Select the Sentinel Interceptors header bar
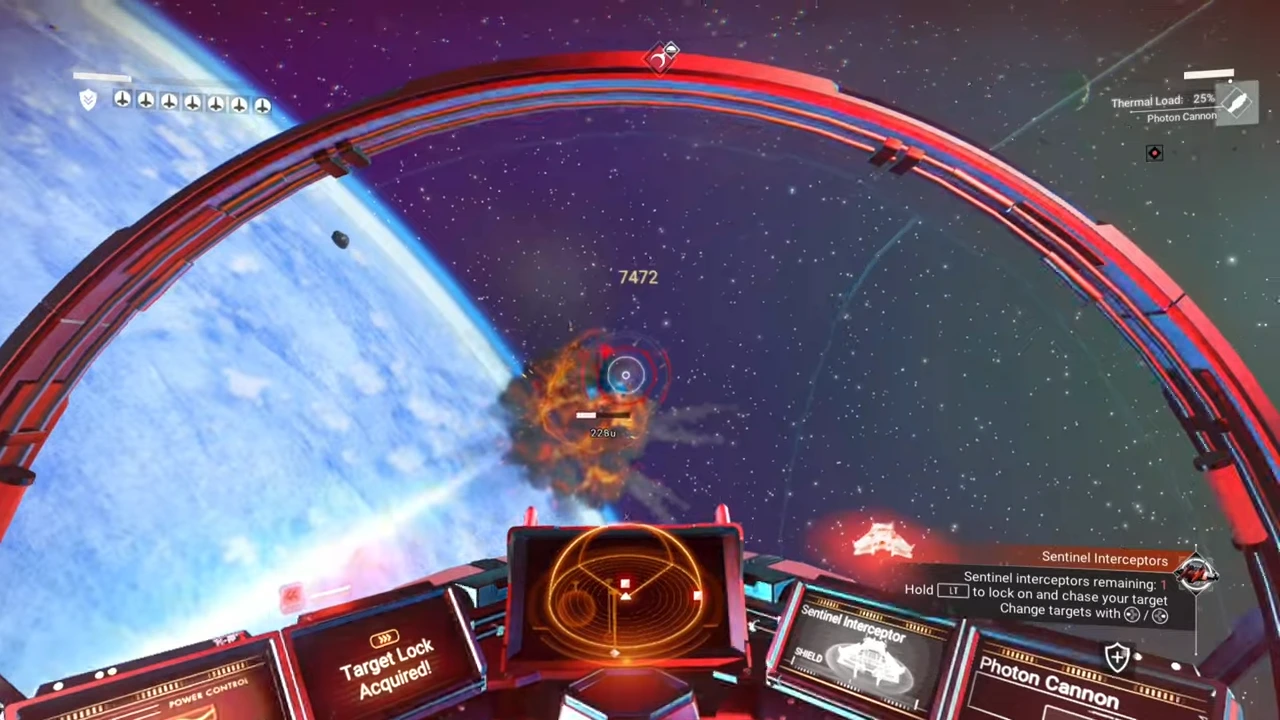The height and width of the screenshot is (720, 1280). click(1105, 559)
